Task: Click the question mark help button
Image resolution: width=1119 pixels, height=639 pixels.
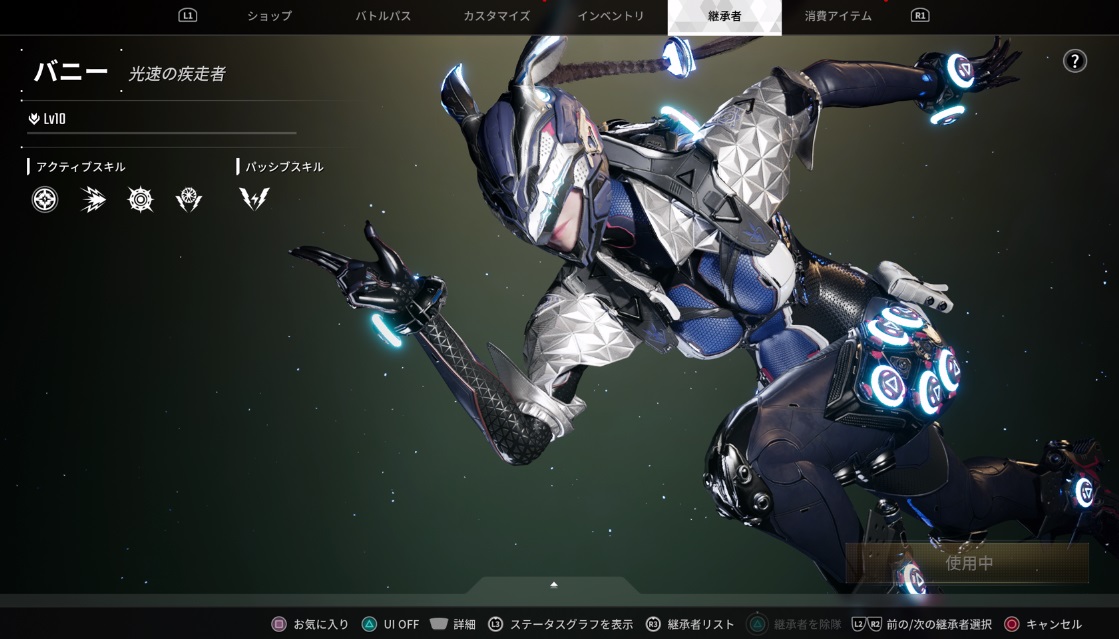Action: [1074, 61]
